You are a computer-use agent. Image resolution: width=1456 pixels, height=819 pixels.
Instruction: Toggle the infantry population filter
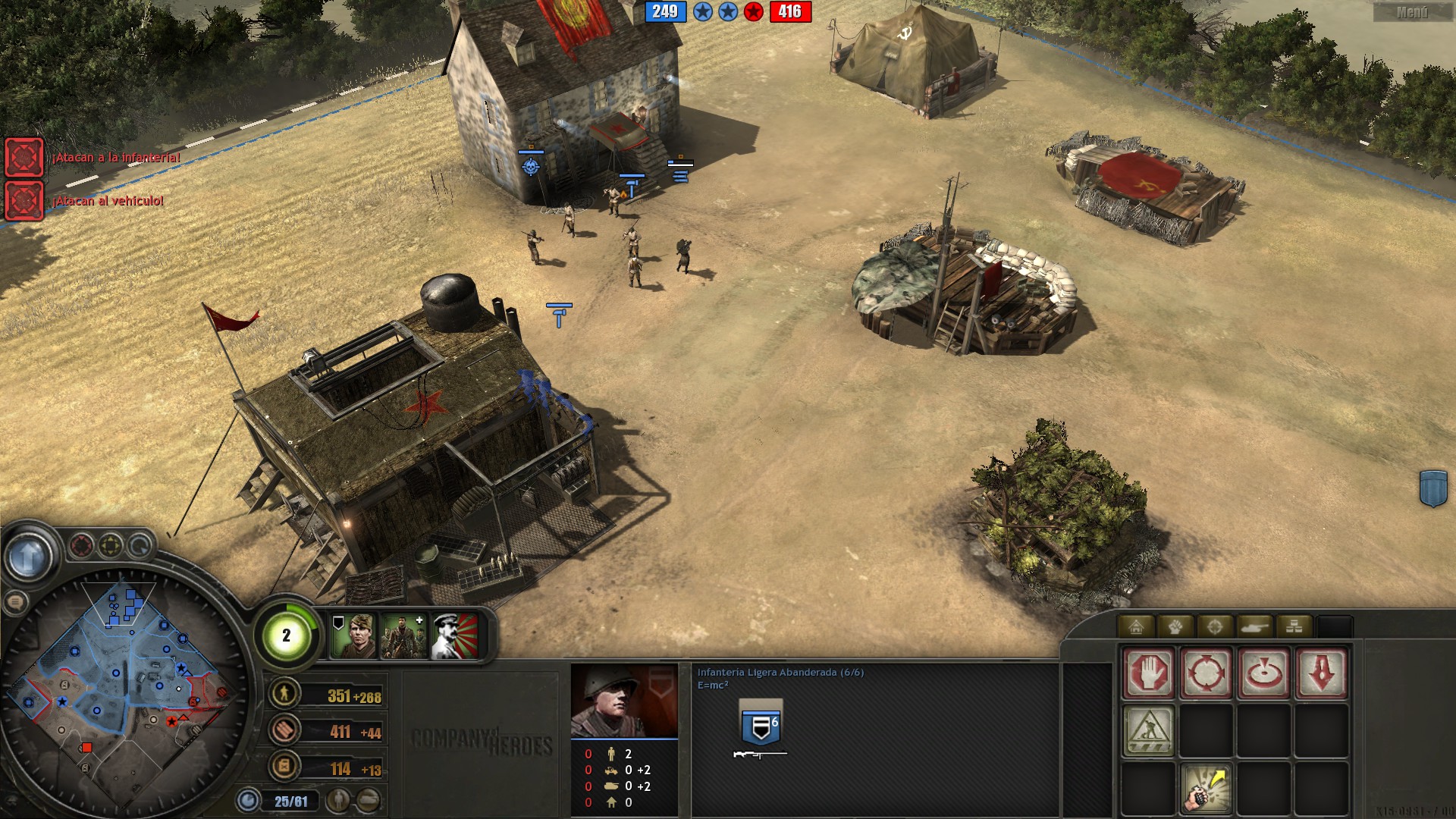337,800
